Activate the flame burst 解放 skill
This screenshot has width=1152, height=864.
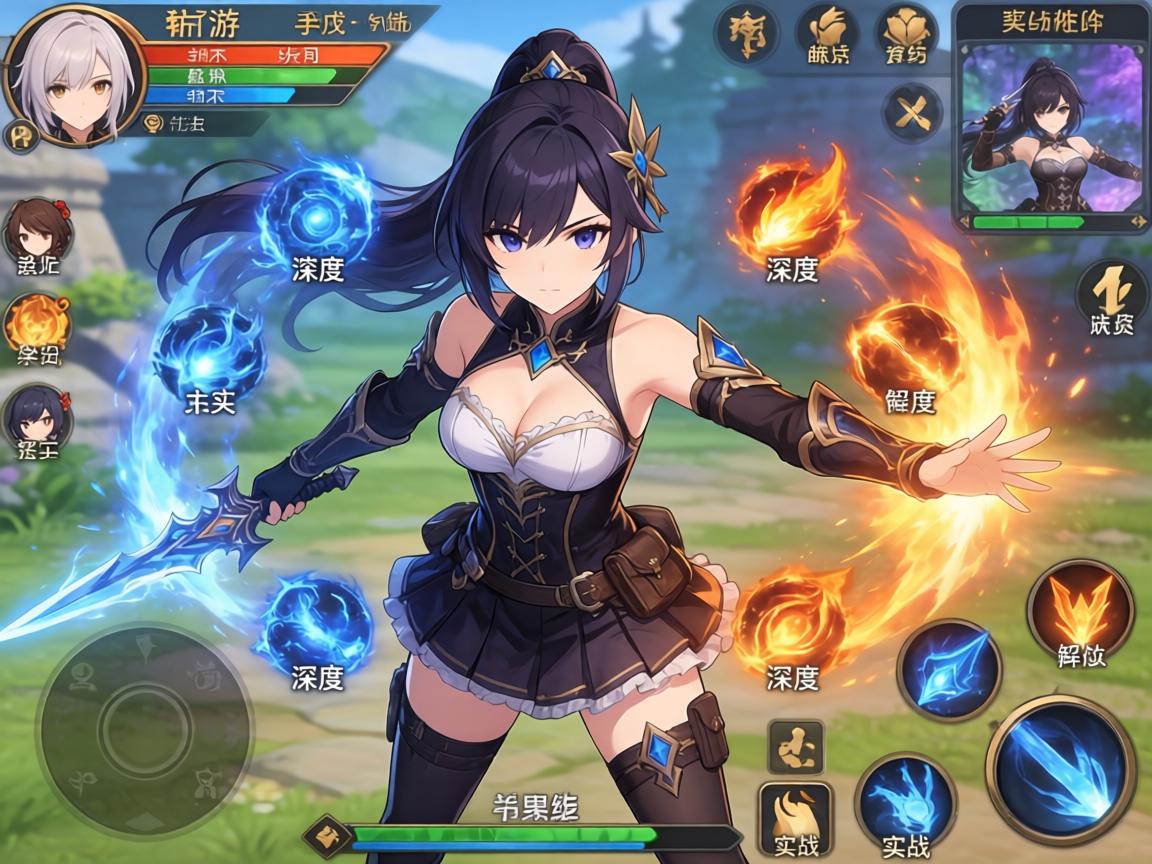click(1080, 609)
